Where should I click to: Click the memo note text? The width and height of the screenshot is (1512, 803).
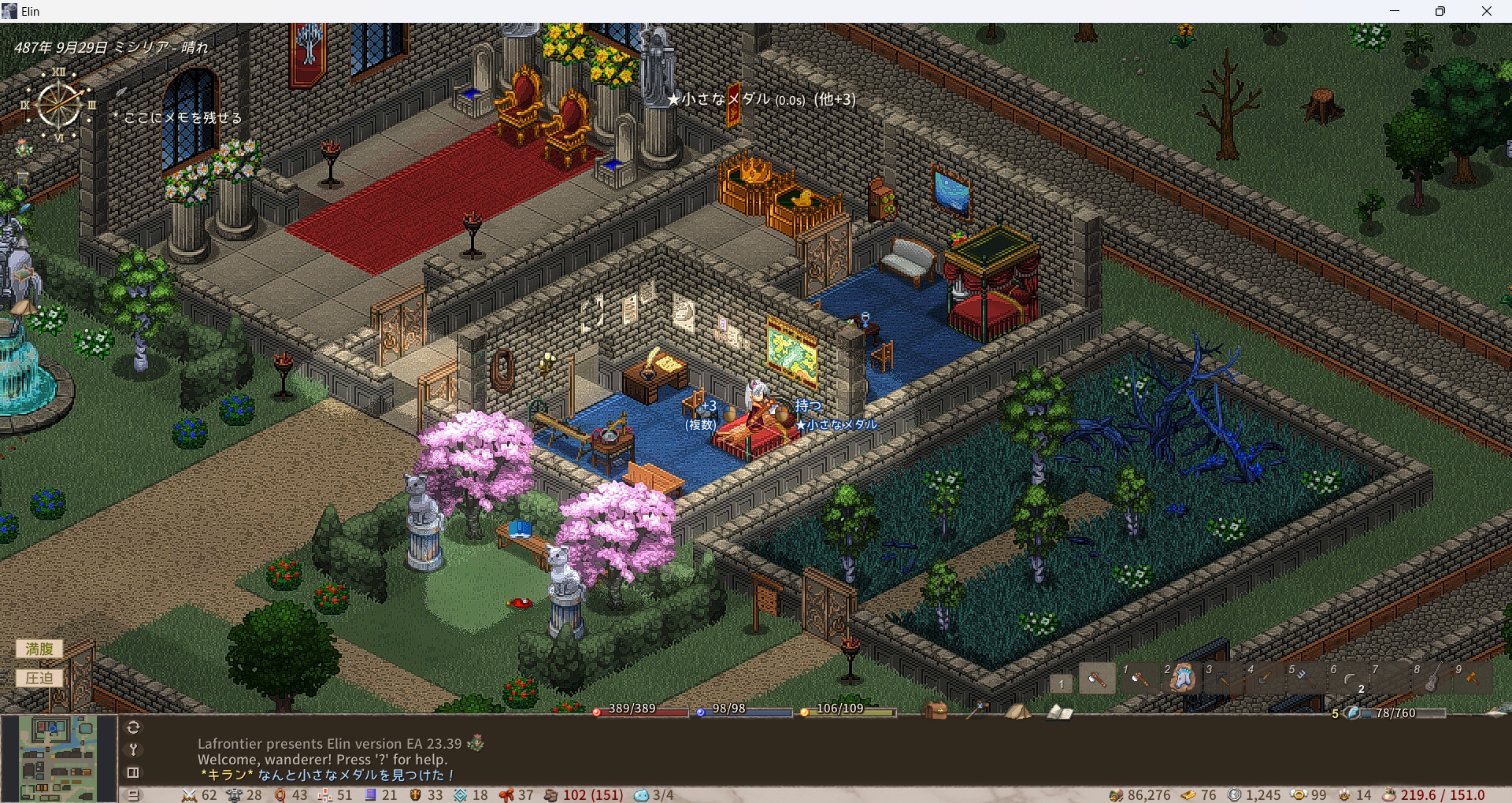point(183,117)
